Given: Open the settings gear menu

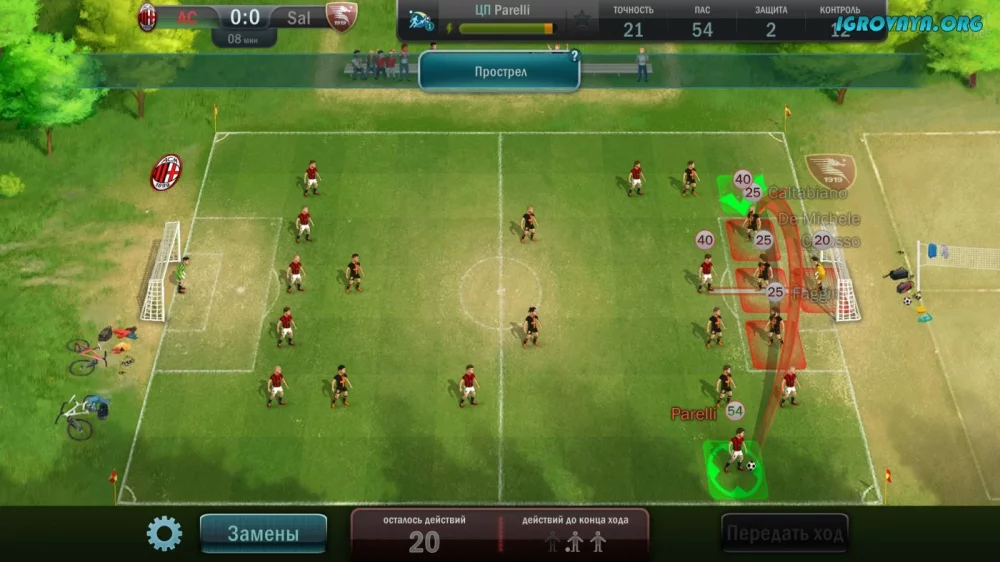Looking at the screenshot, I should pyautogui.click(x=164, y=533).
